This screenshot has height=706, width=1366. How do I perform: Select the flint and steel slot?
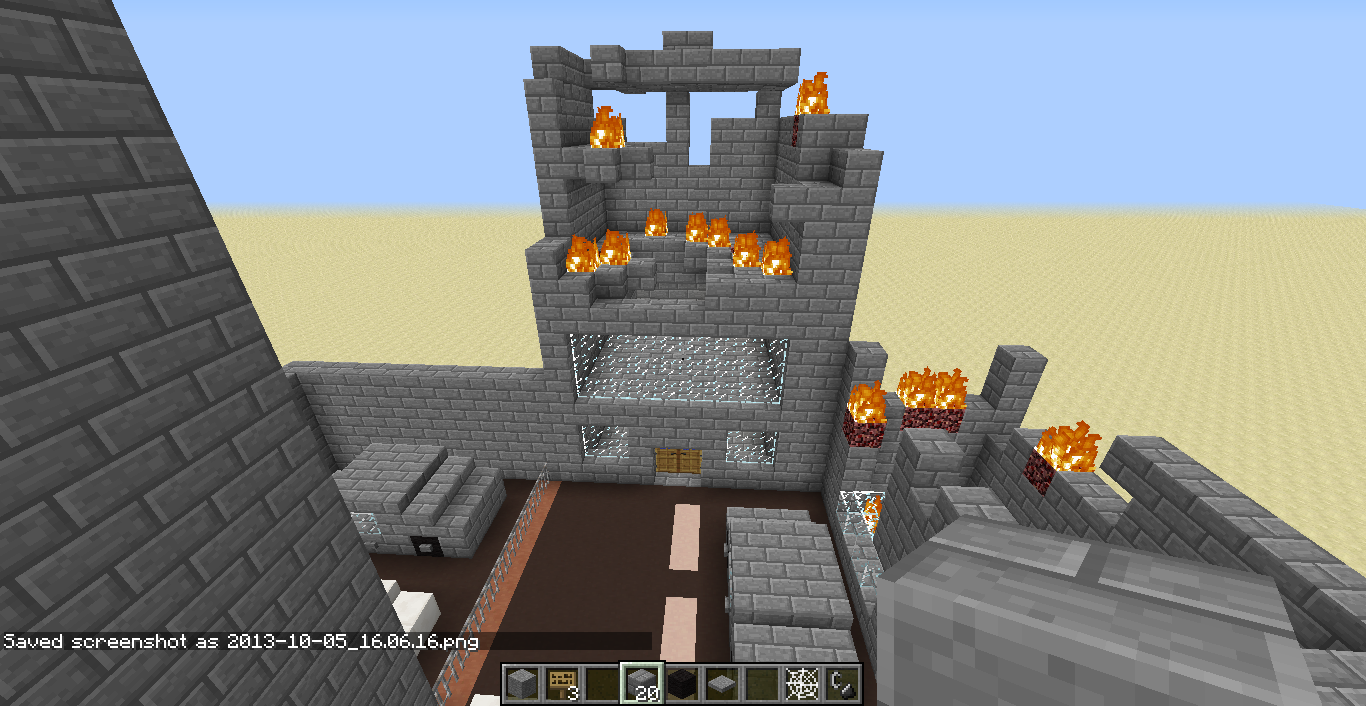(x=840, y=684)
